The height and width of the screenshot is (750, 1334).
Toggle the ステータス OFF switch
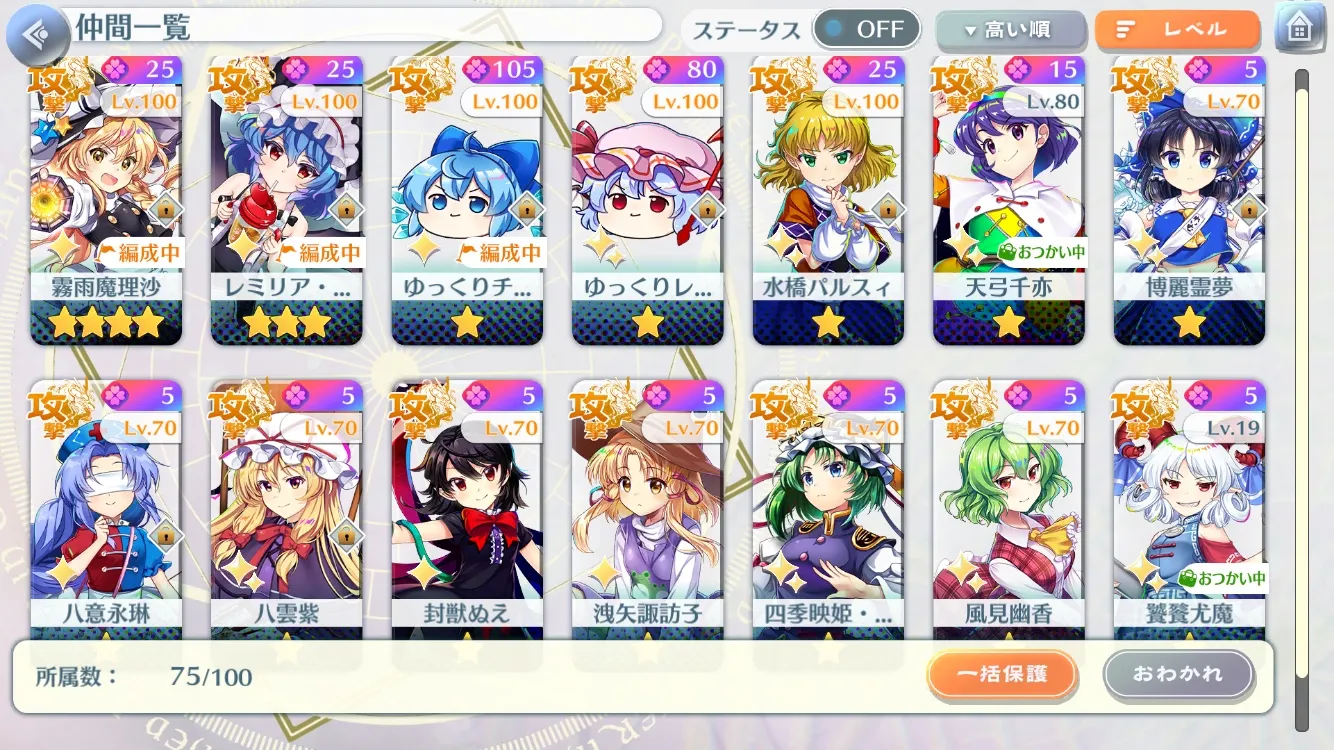866,30
